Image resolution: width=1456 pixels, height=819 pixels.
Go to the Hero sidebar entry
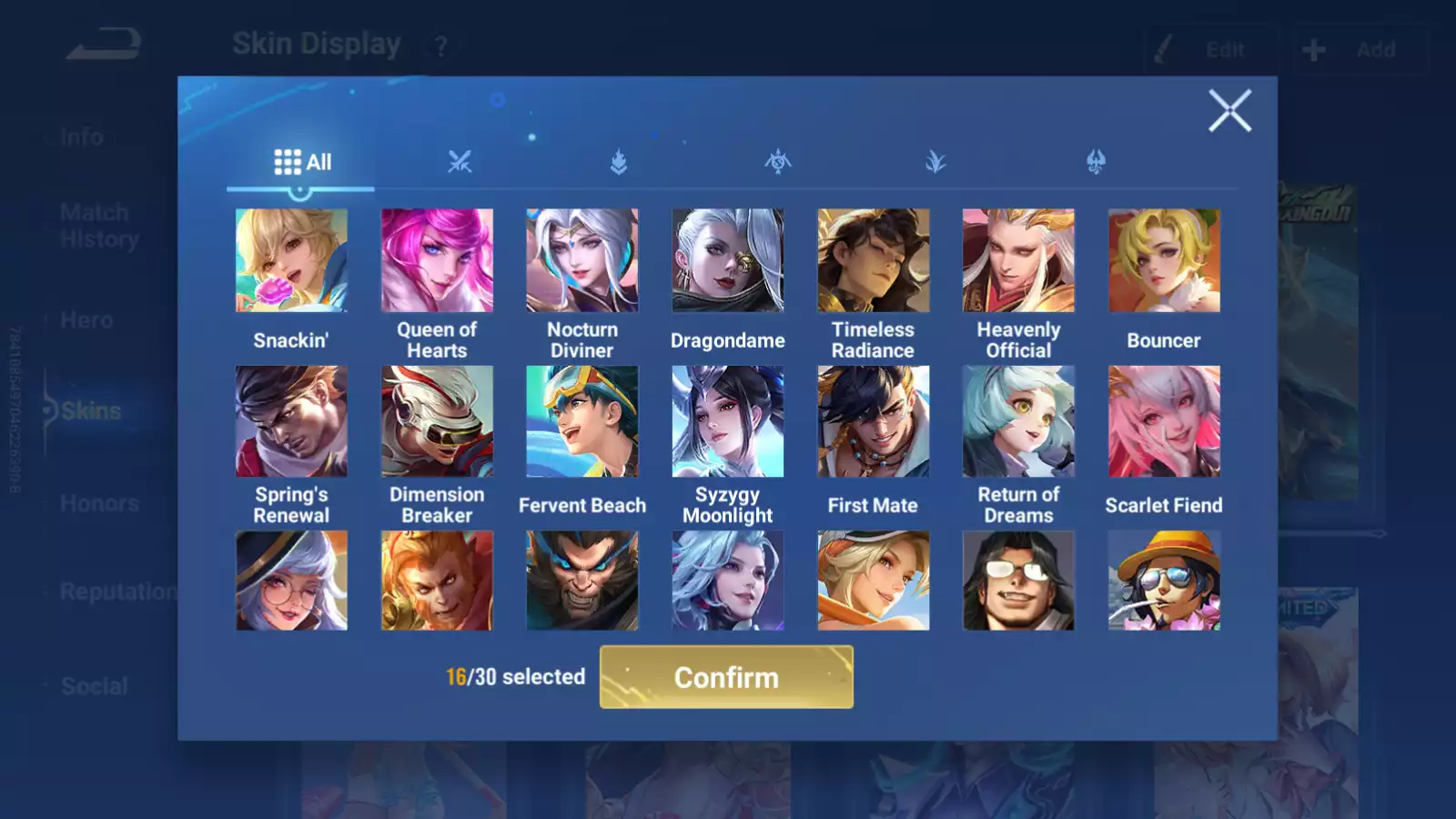point(86,319)
